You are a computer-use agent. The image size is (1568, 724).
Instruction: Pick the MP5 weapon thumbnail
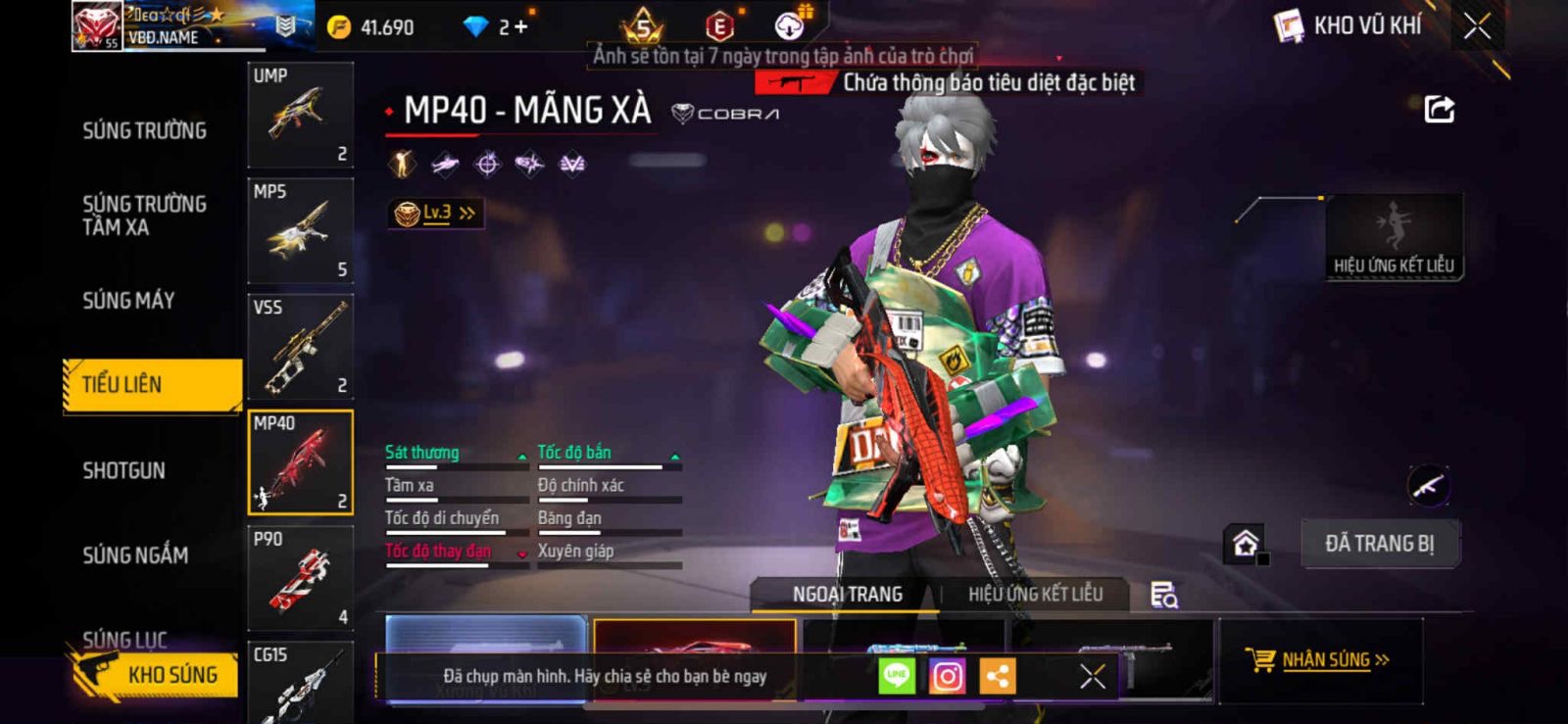pyautogui.click(x=300, y=231)
